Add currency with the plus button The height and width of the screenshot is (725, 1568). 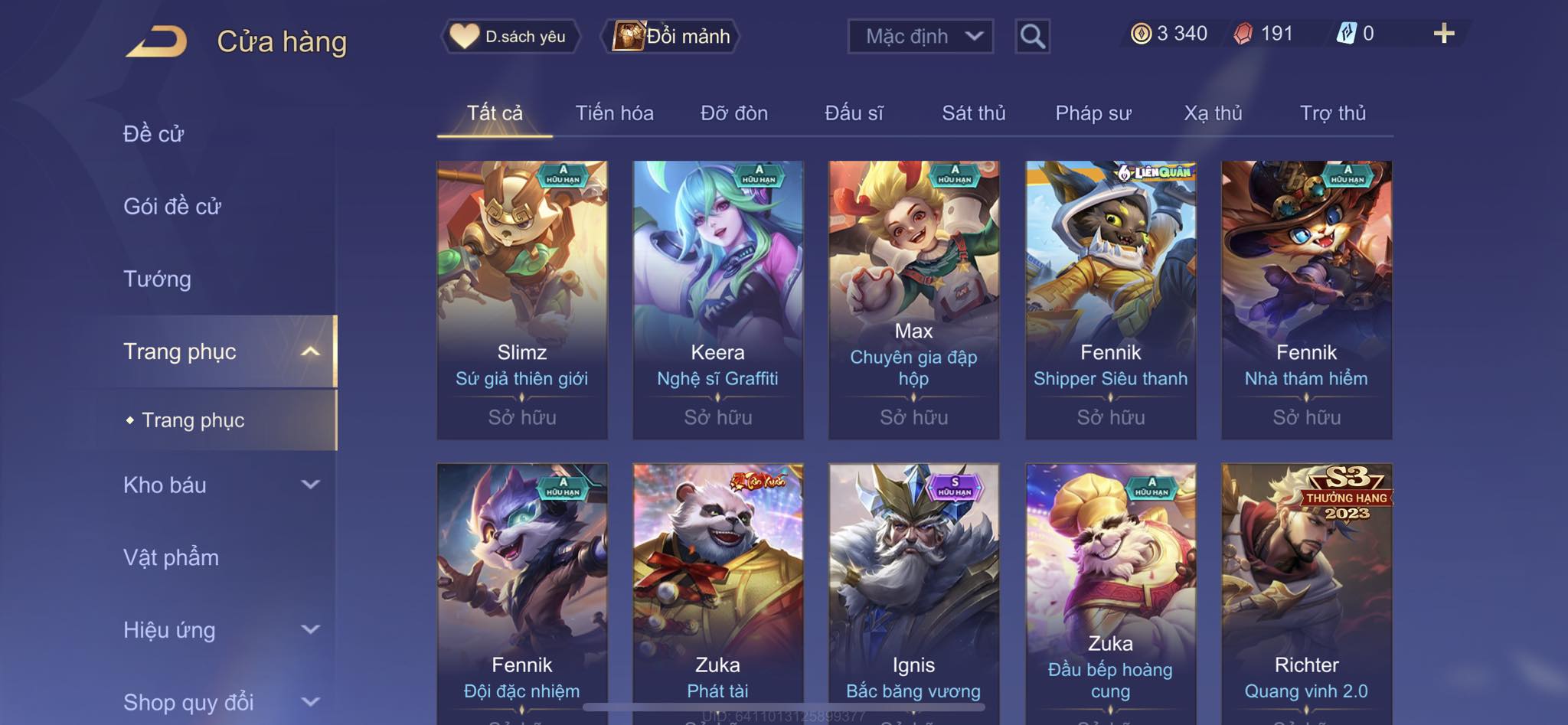1443,34
